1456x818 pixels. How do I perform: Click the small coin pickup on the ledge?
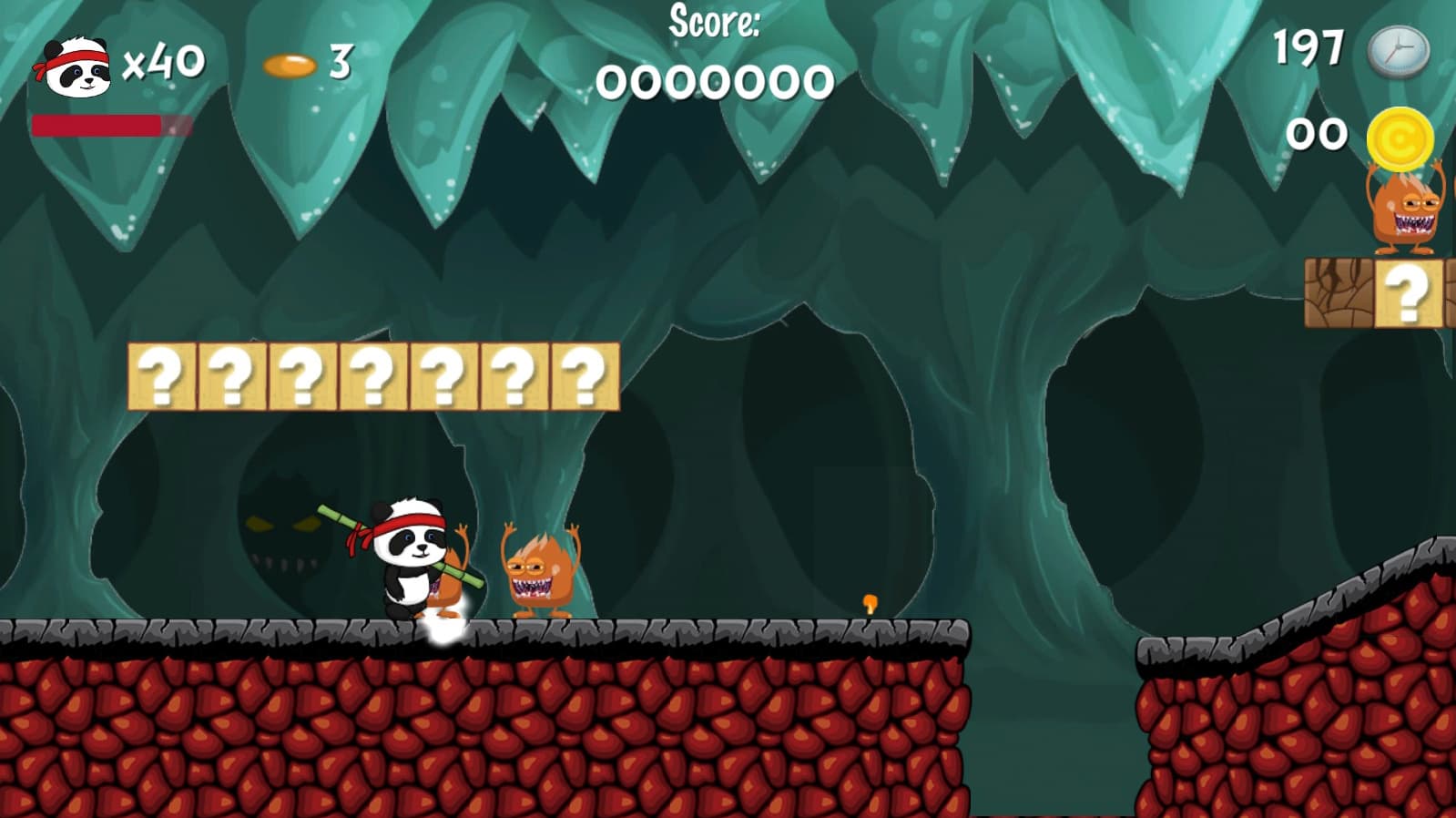pos(869,601)
